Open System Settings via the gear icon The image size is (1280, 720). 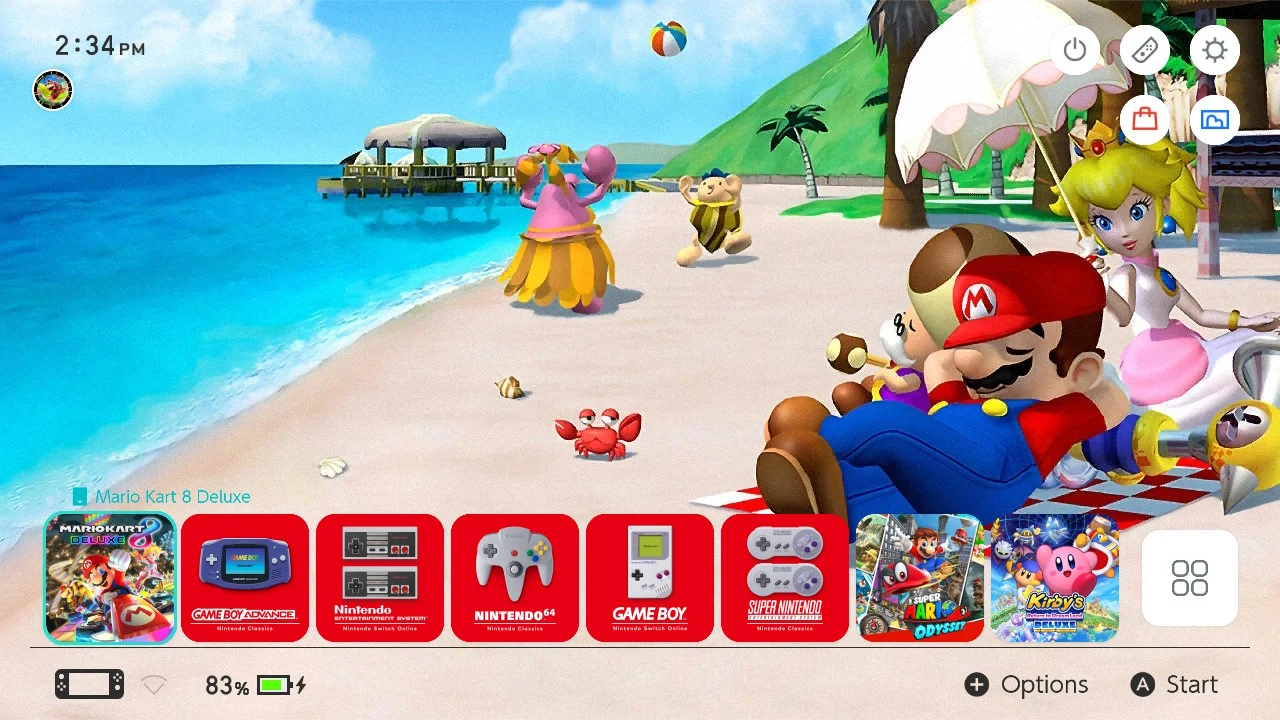pos(1215,50)
